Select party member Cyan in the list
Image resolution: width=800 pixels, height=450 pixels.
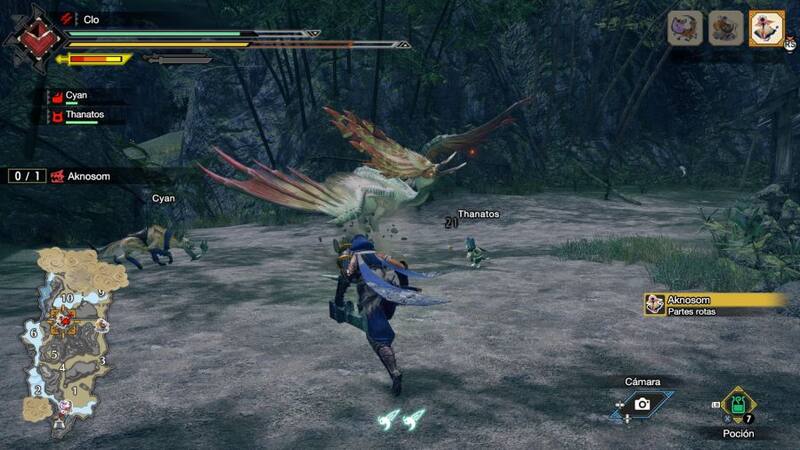click(x=77, y=96)
